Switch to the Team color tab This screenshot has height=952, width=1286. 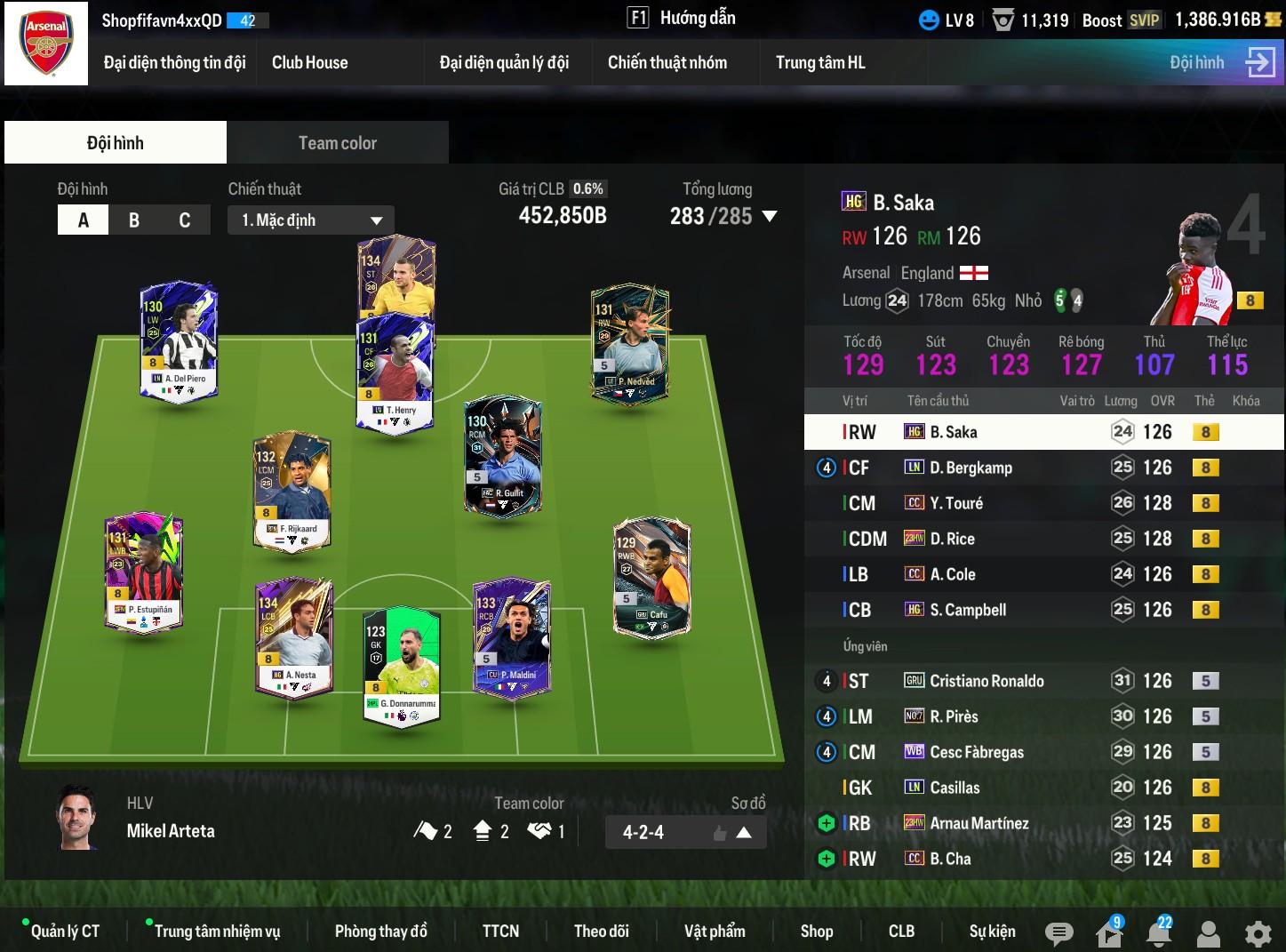tap(337, 143)
